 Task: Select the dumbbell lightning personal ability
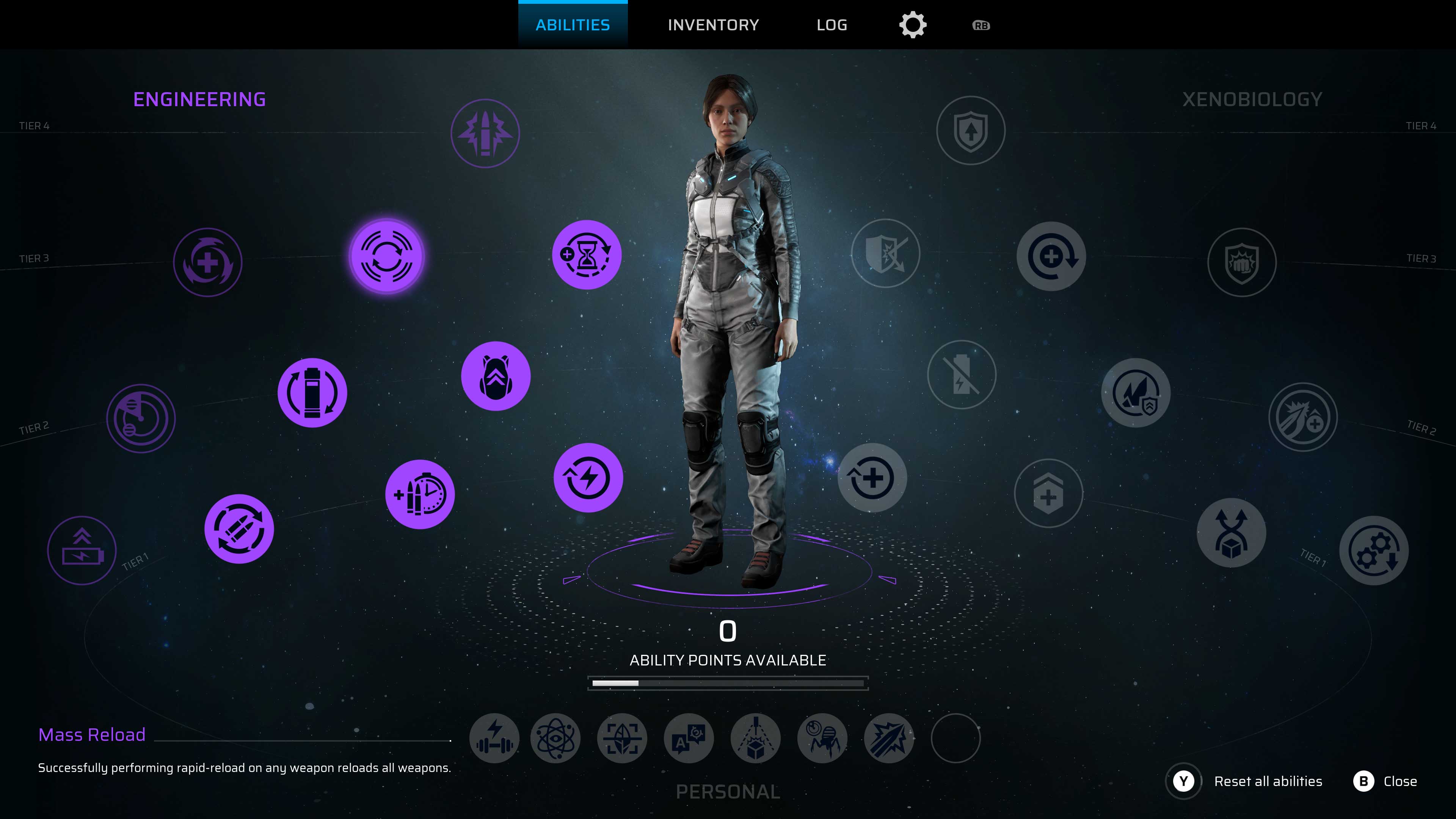494,738
